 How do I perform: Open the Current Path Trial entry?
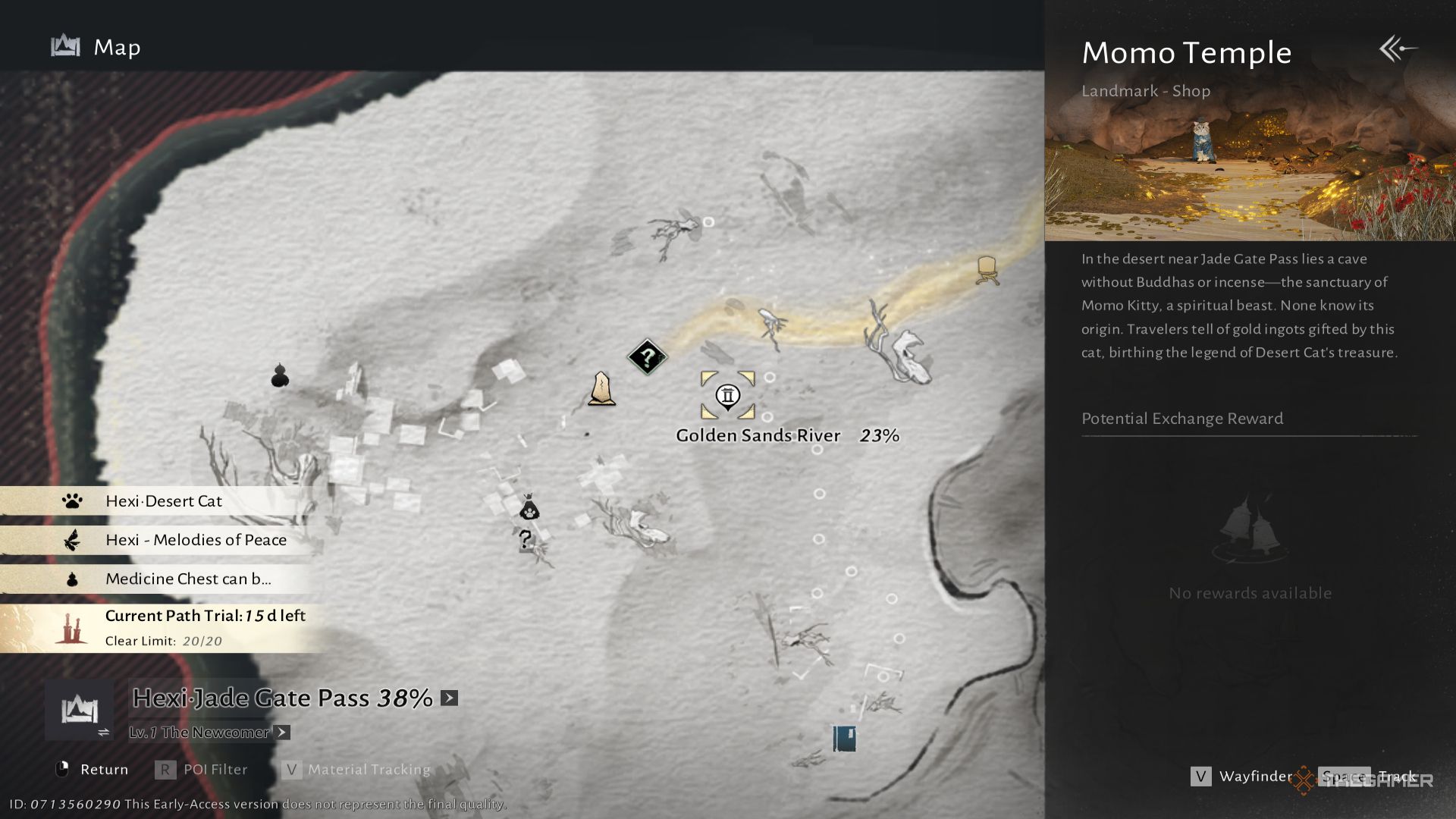(x=203, y=627)
